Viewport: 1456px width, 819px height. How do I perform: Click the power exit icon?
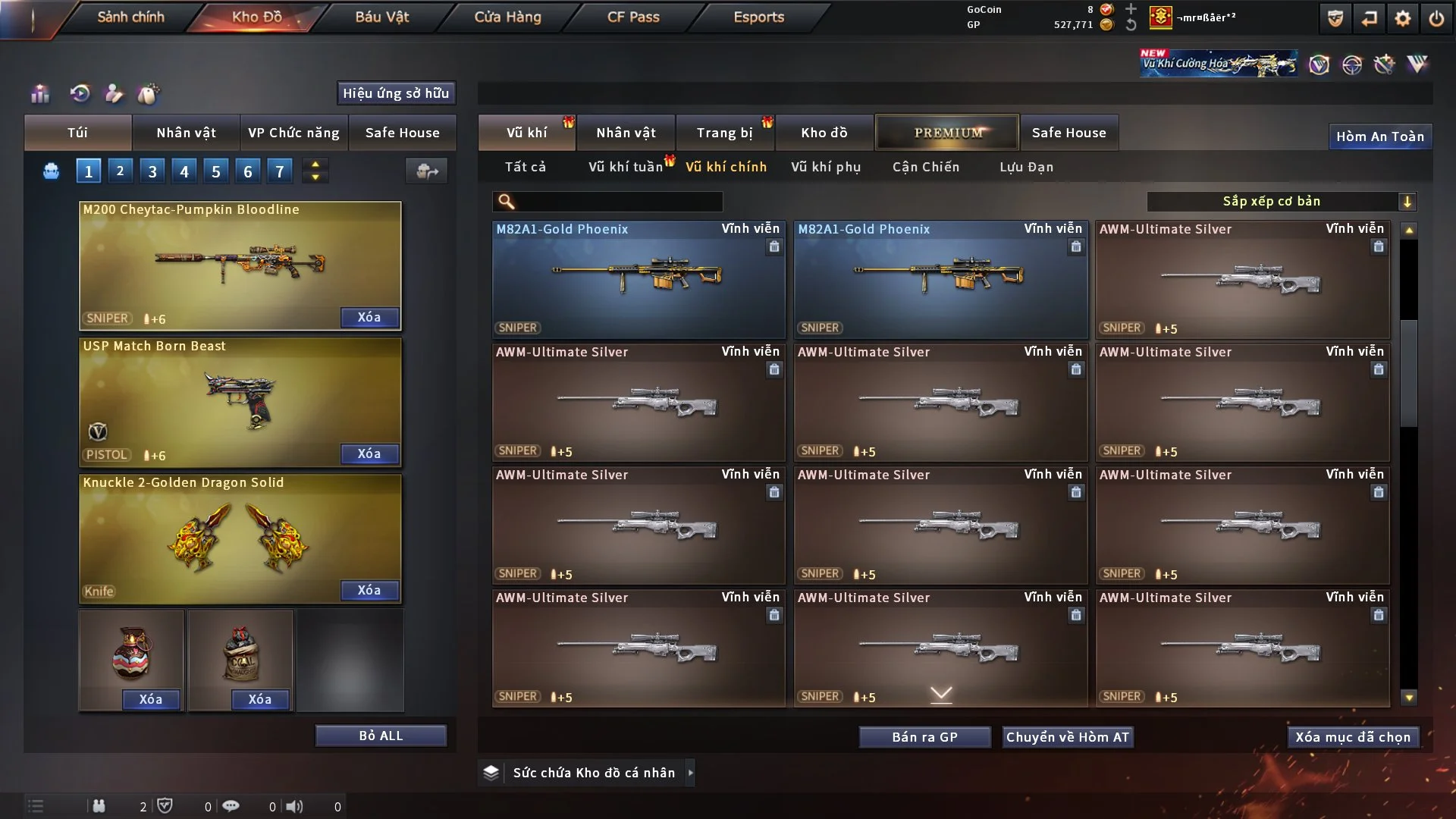[1436, 18]
